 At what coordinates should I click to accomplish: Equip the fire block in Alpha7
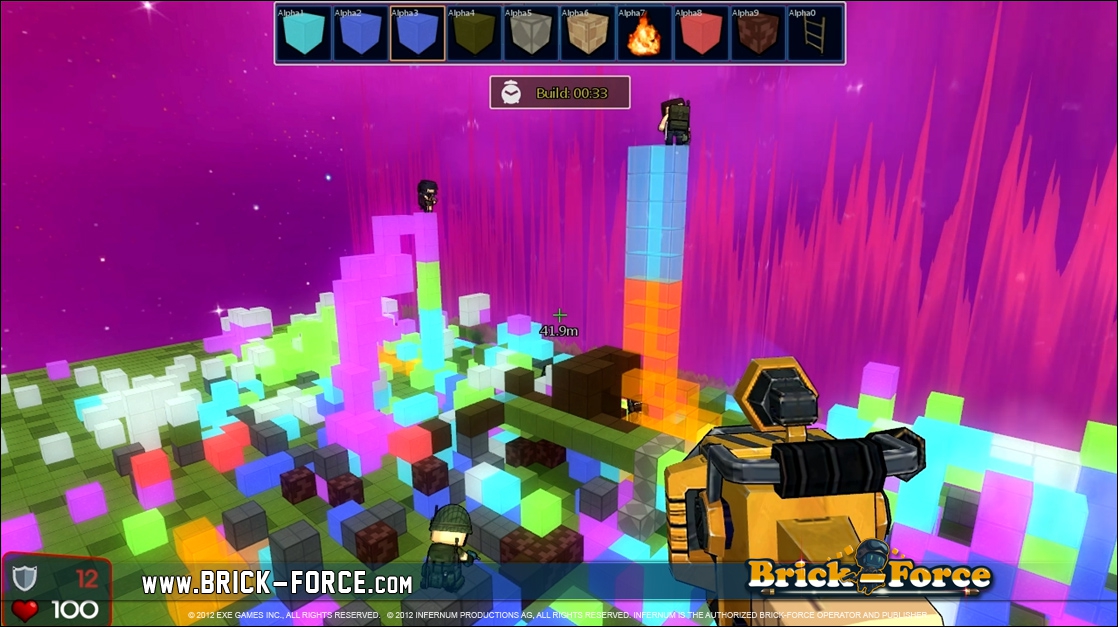click(645, 34)
